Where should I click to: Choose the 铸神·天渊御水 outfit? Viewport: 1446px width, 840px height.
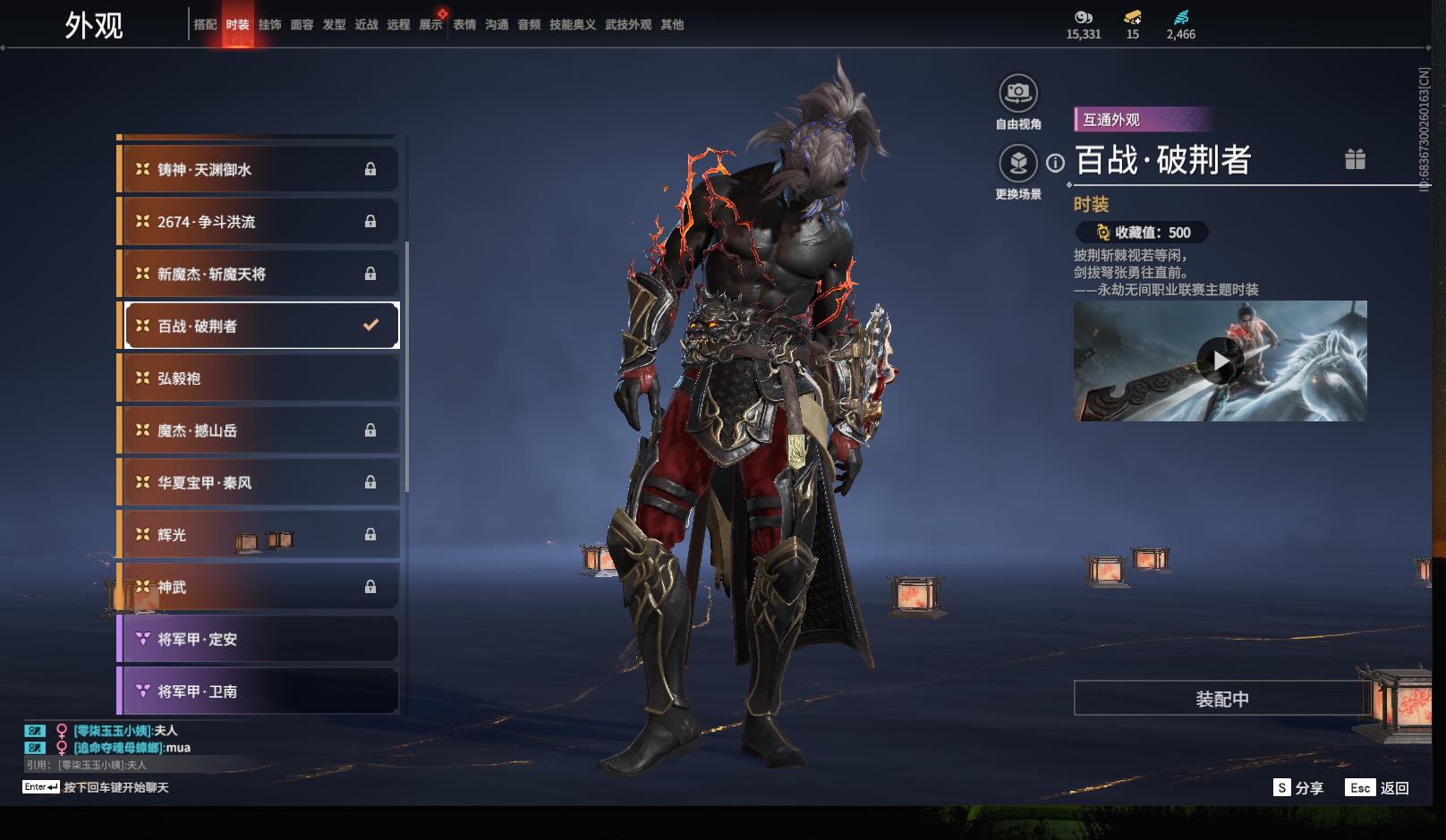coord(259,169)
